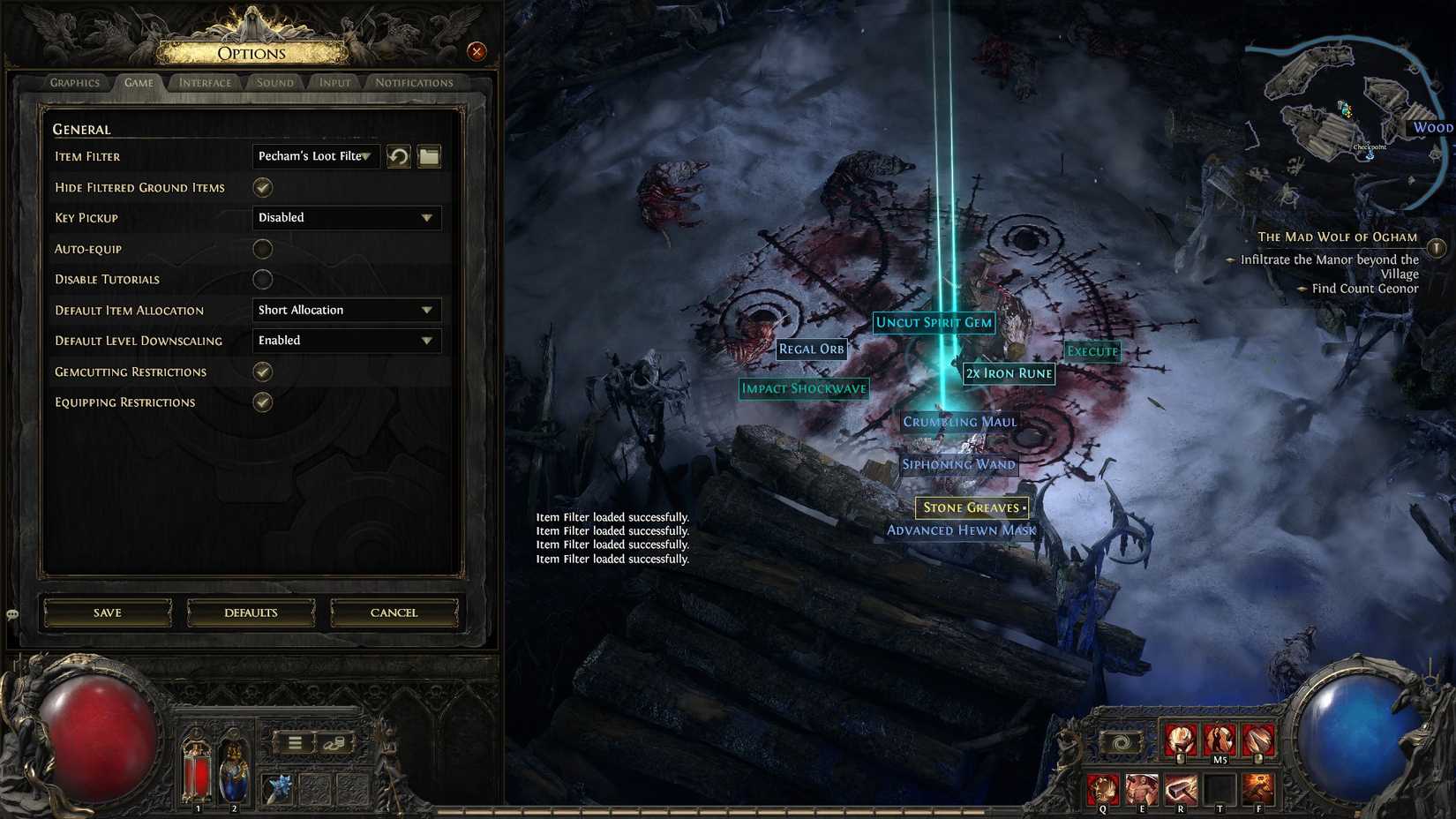Open the hamburger menu icon beside the flasks
Screen dimensions: 1456x819
[x=294, y=742]
